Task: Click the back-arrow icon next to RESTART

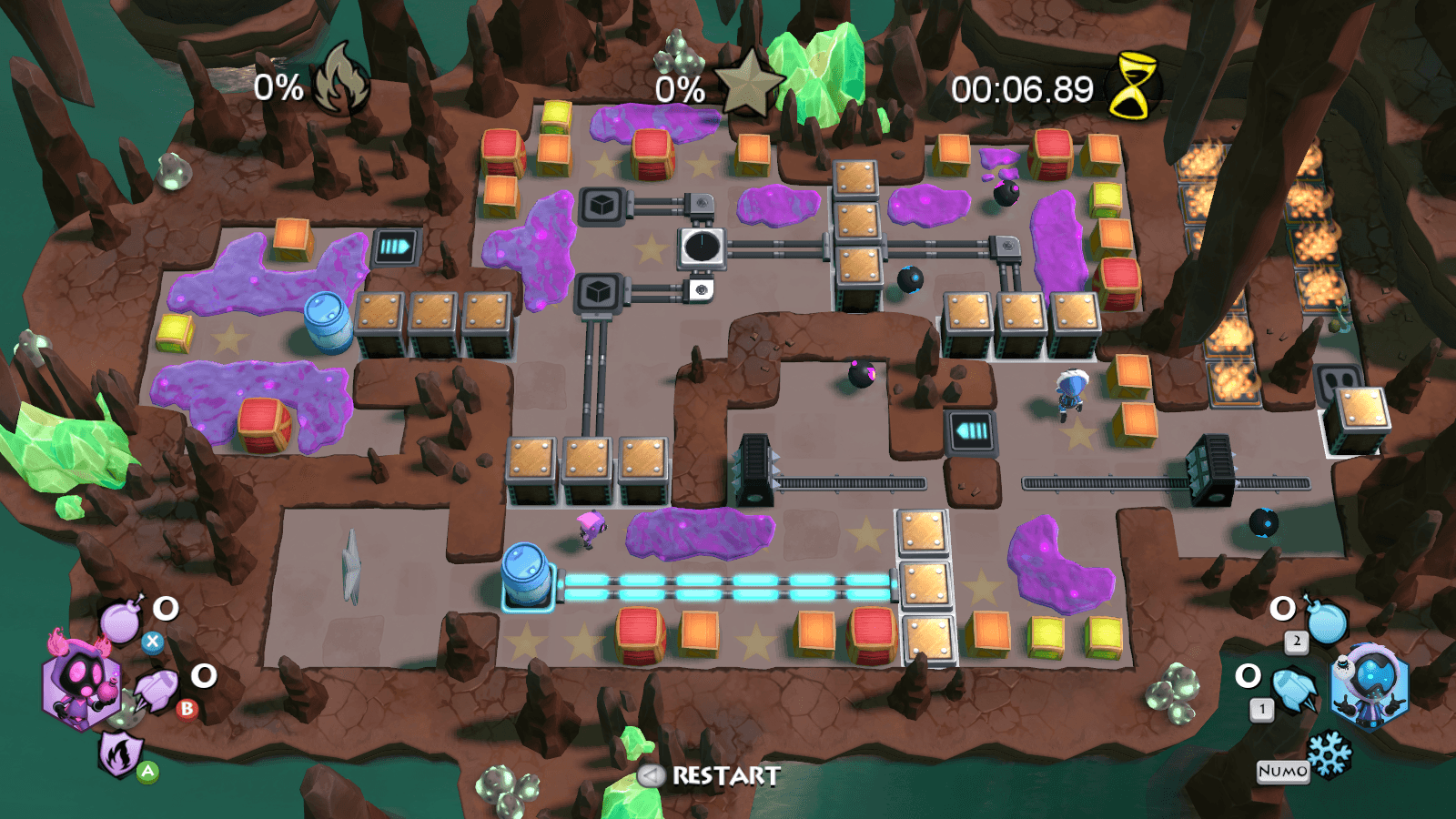Action: (x=650, y=776)
